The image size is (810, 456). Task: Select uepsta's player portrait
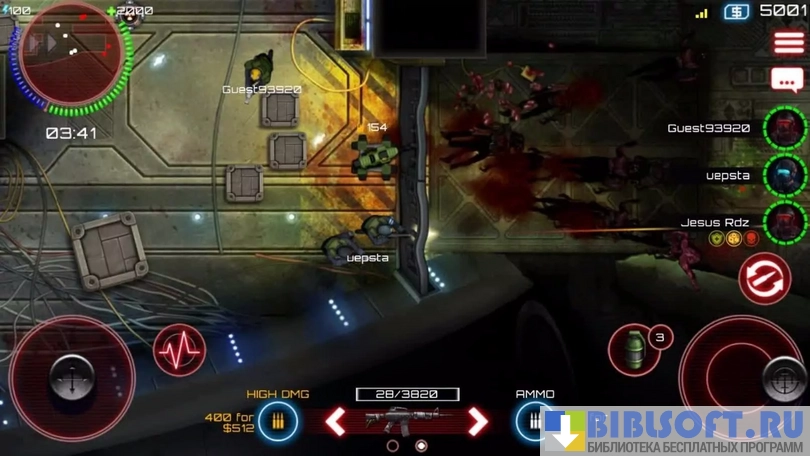[784, 174]
